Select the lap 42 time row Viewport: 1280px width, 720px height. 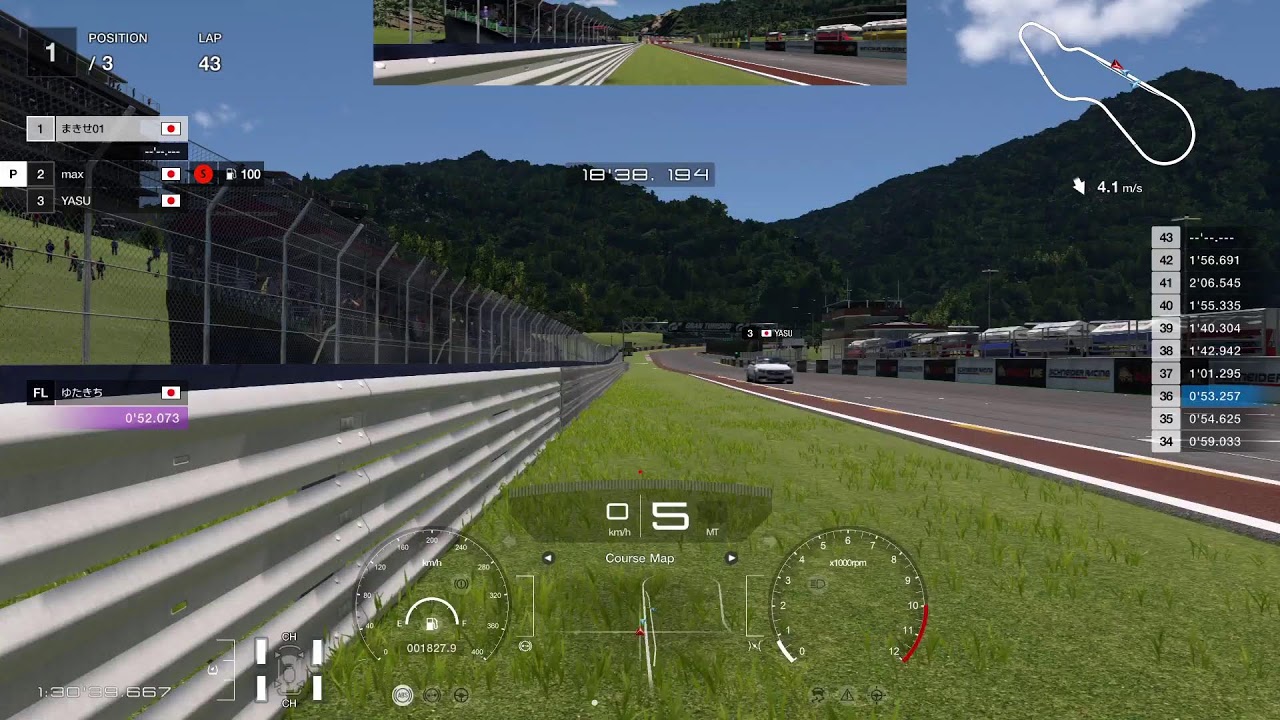pos(1215,260)
